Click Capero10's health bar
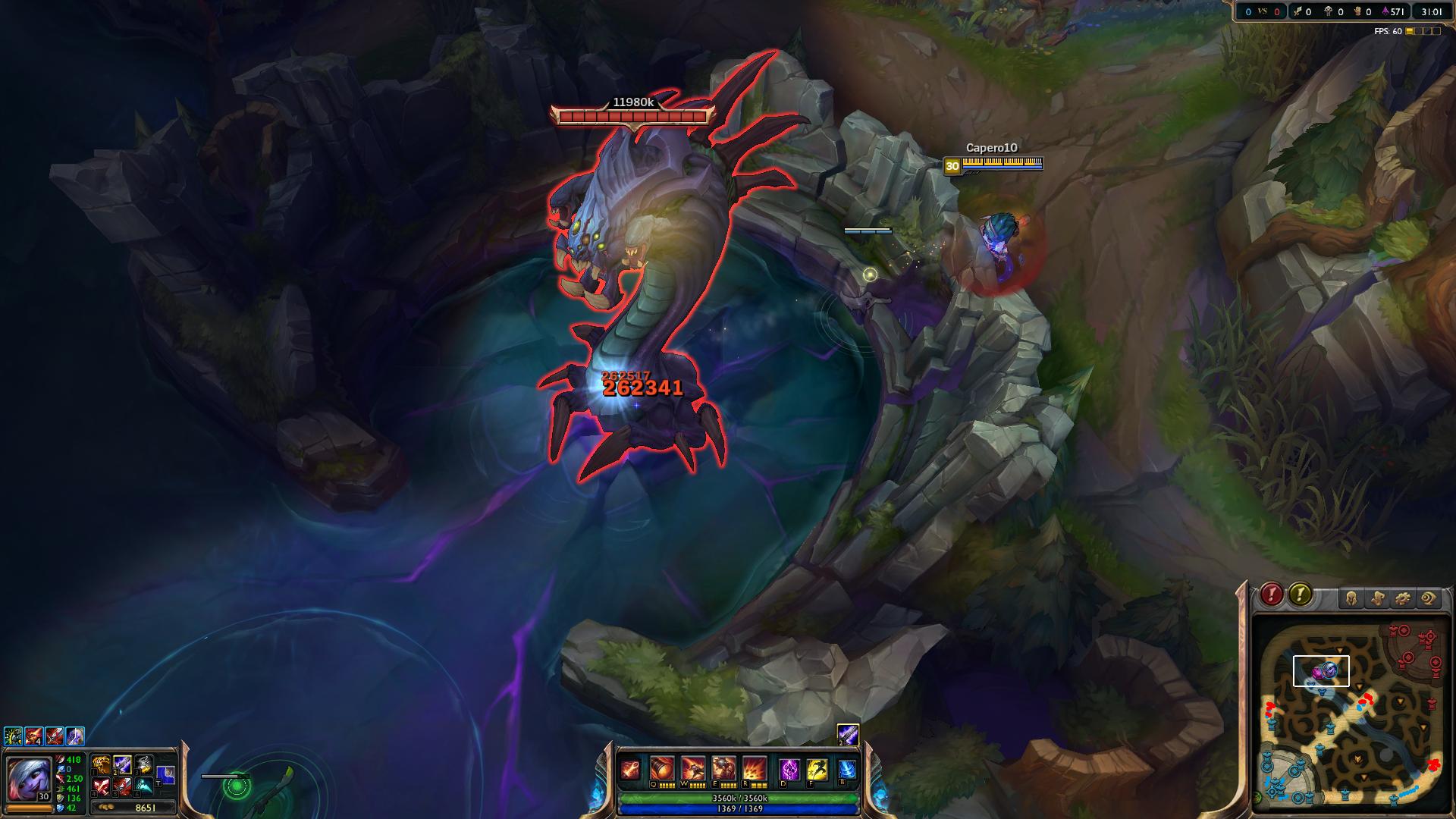The image size is (1456, 819). 1003,162
